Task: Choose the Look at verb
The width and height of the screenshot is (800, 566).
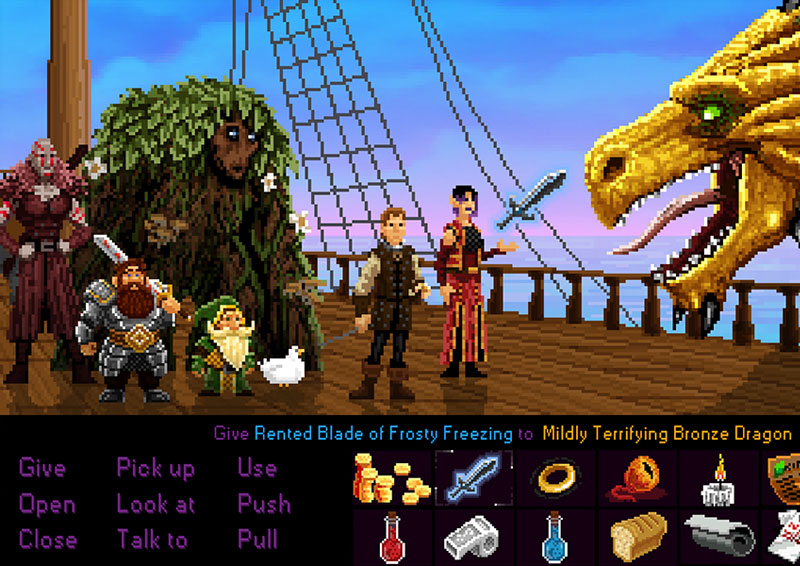Action: coord(156,504)
